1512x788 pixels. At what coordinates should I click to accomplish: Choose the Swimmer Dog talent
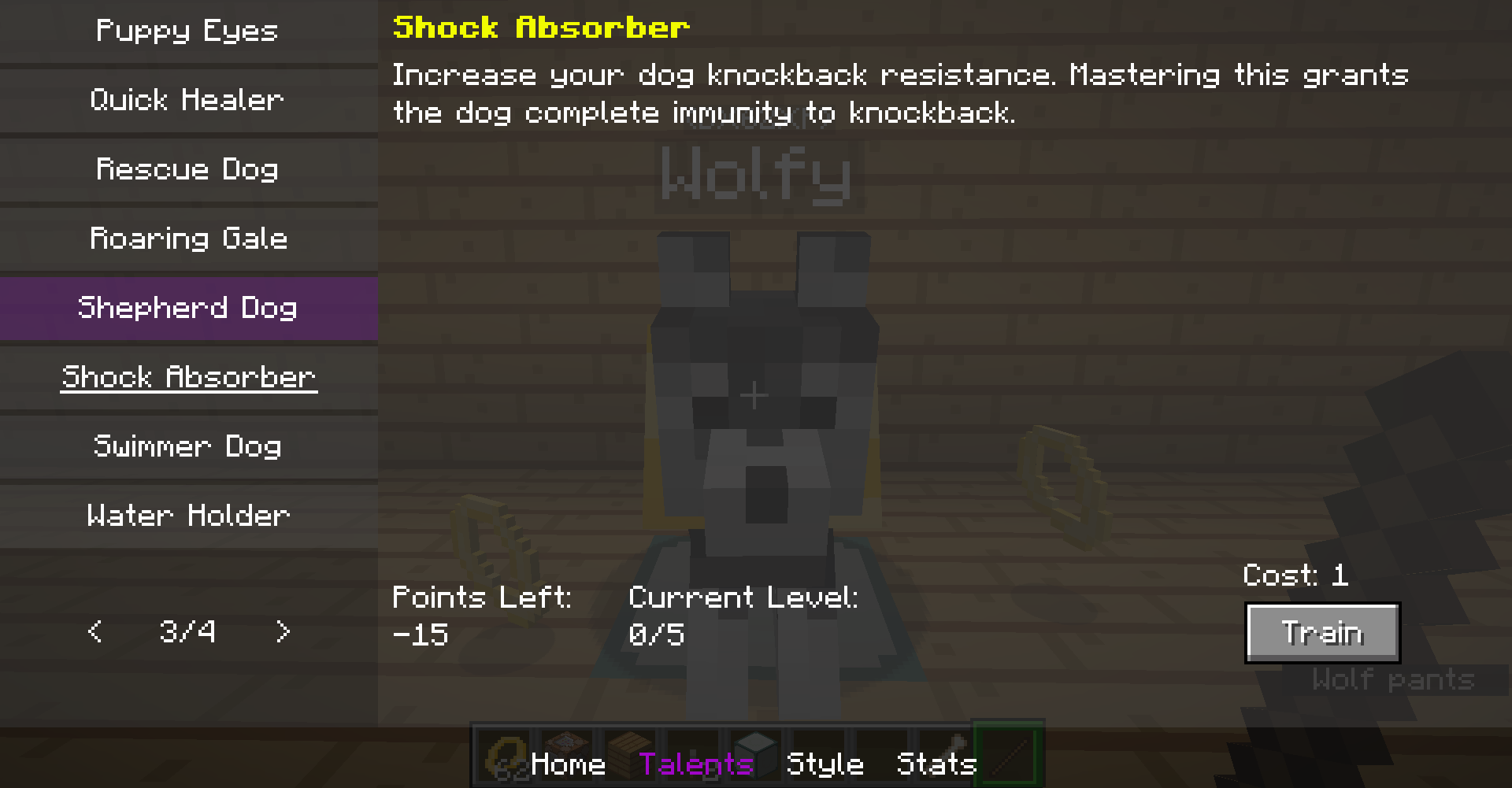[187, 446]
